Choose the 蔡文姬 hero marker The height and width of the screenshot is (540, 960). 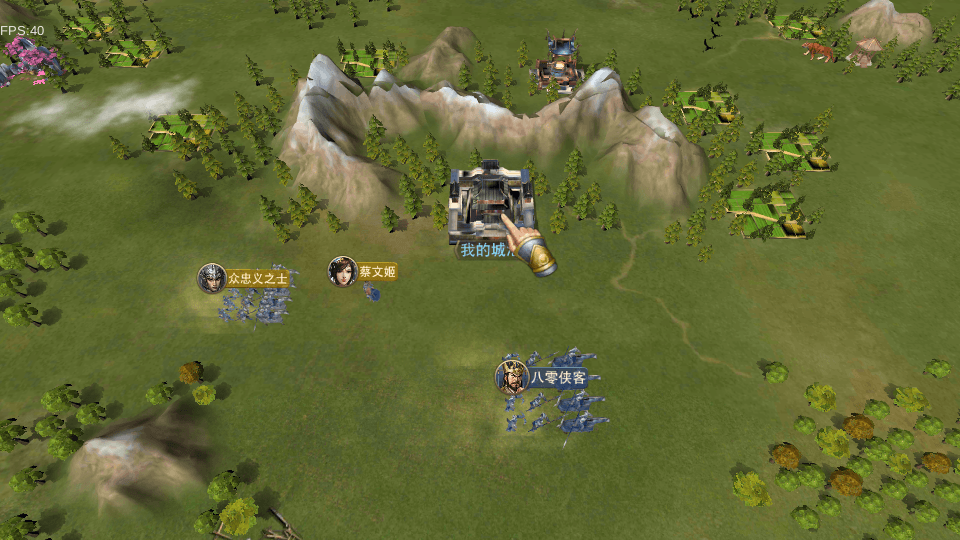coord(343,271)
